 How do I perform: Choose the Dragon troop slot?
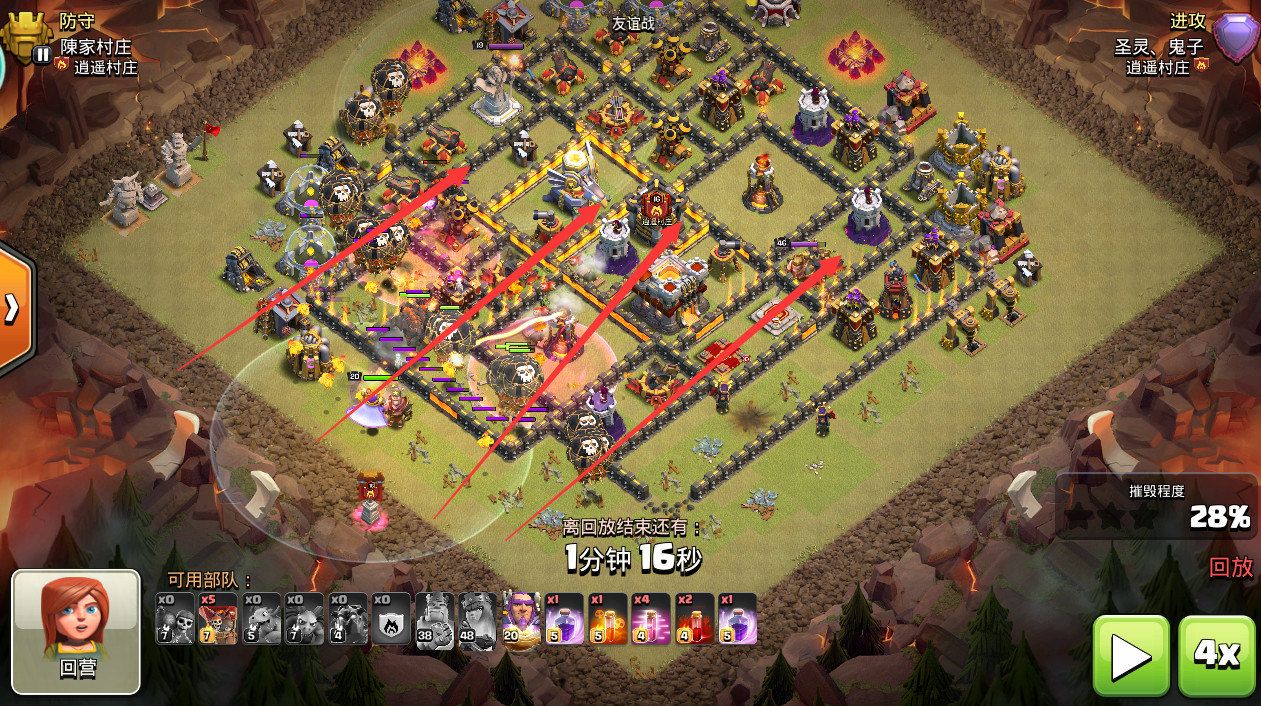click(261, 619)
